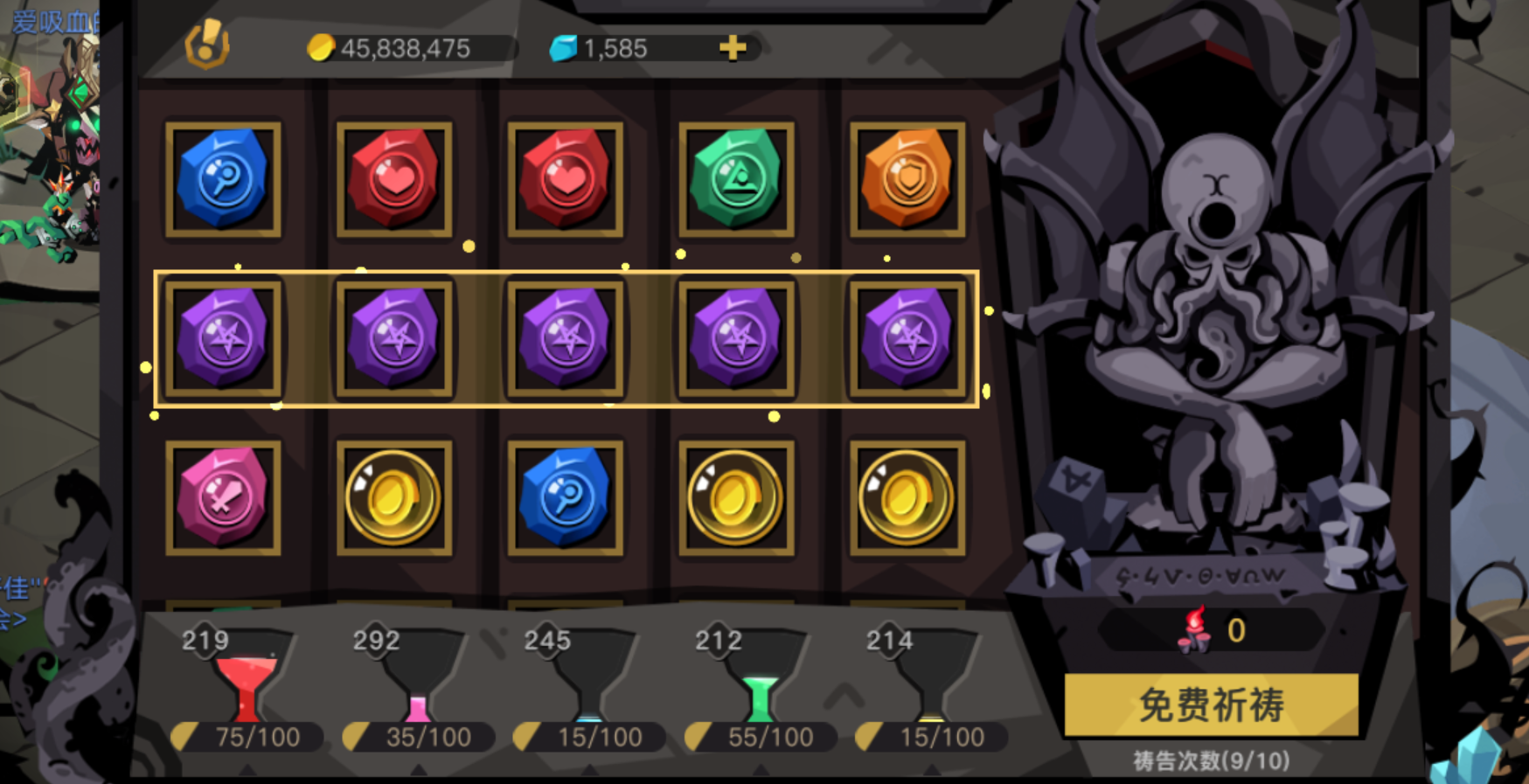Select the red heart gem next to the blue gem
This screenshot has height=784, width=1529.
pyautogui.click(x=393, y=181)
